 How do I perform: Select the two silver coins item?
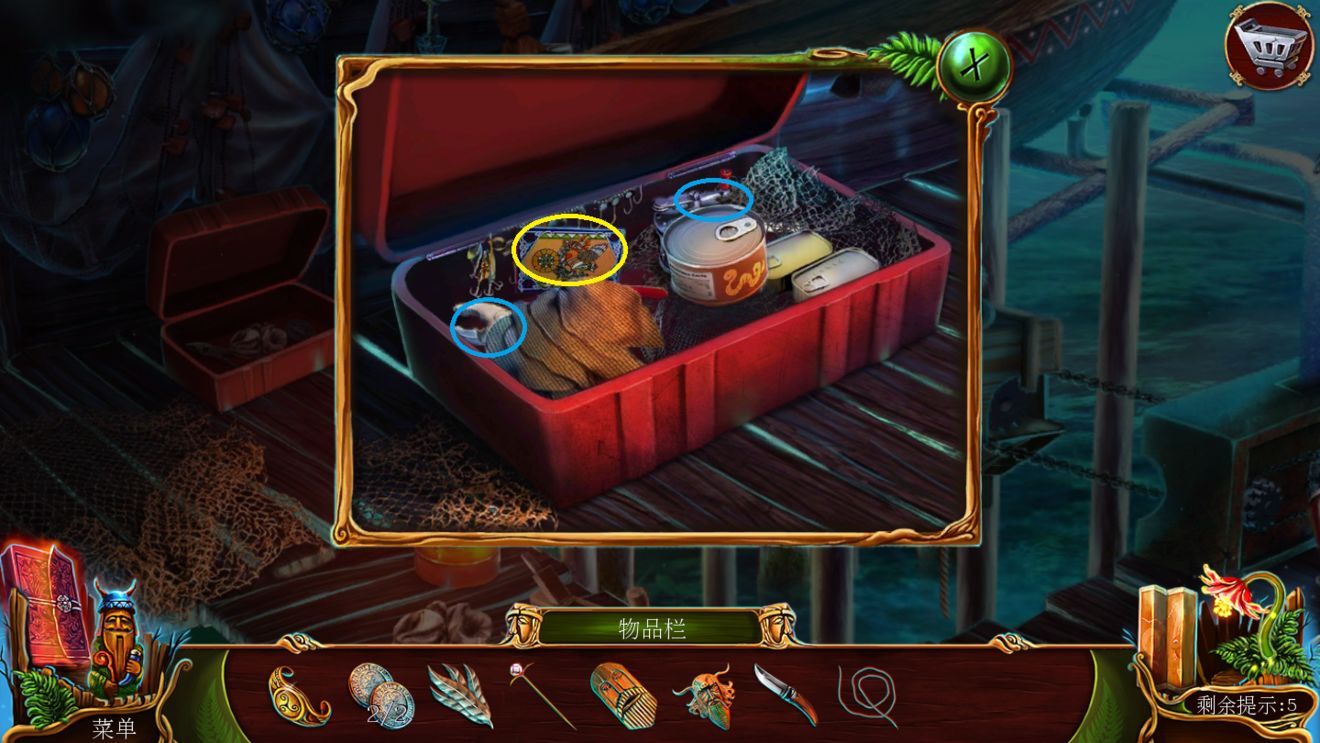(381, 694)
